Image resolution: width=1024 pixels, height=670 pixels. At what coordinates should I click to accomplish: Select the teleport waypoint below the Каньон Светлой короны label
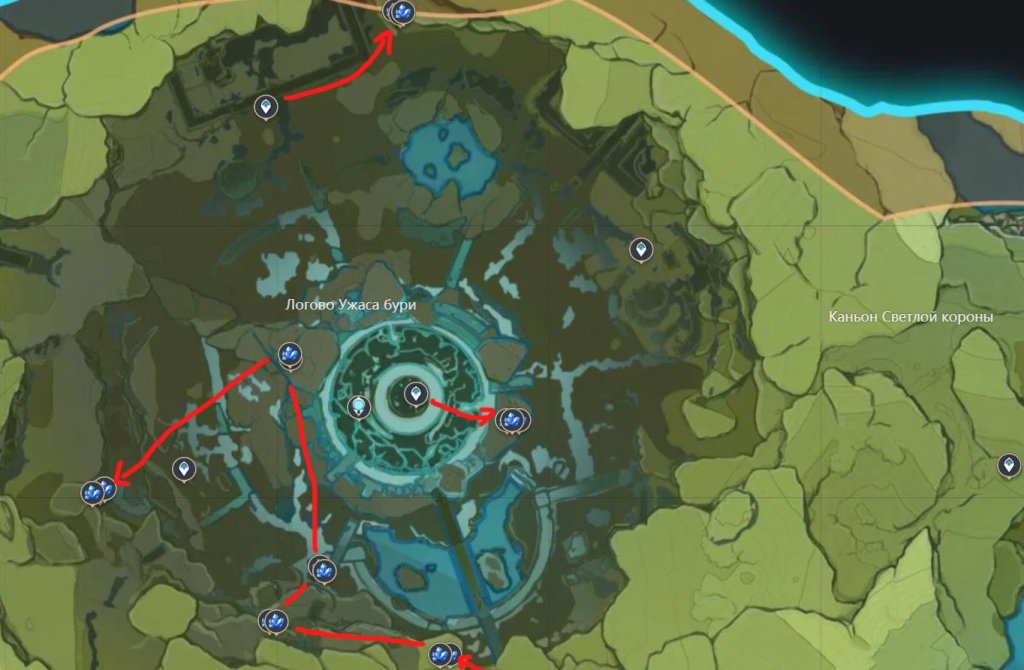1009,465
